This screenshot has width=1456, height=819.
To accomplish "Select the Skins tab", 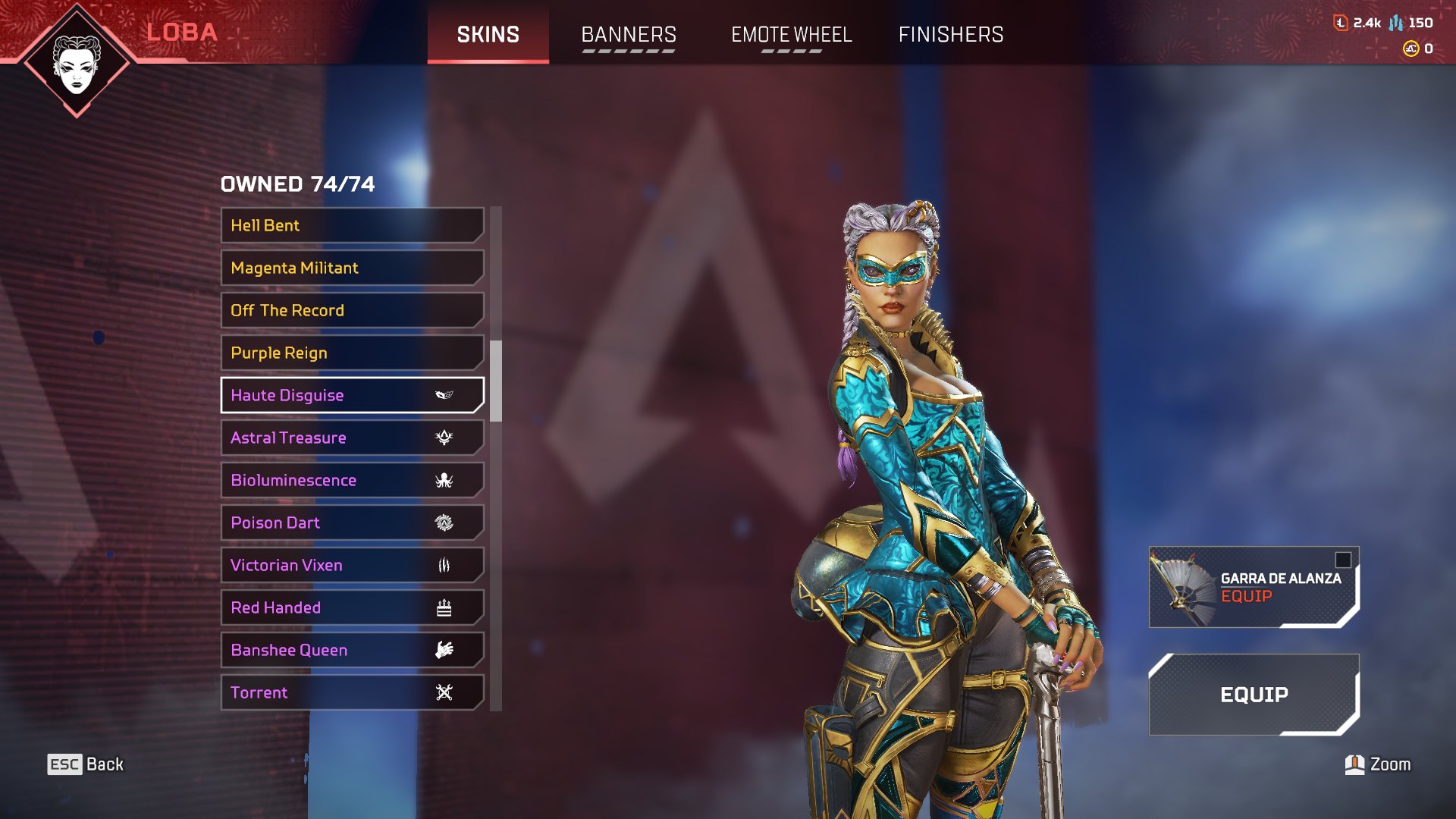I will point(488,34).
